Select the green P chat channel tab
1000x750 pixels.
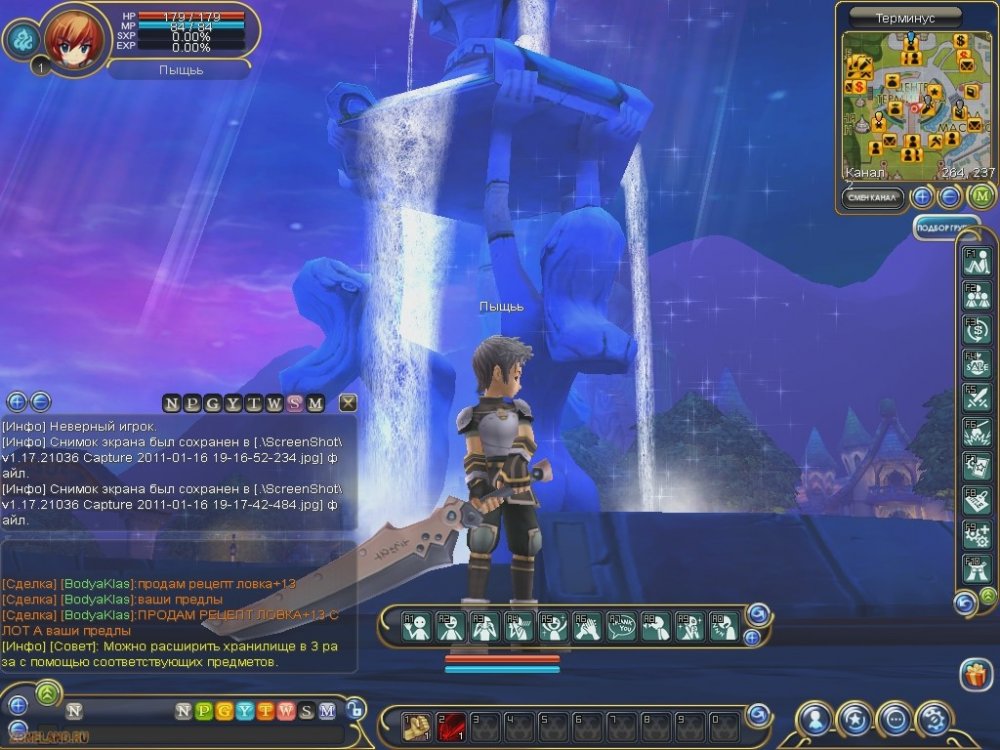(x=204, y=711)
